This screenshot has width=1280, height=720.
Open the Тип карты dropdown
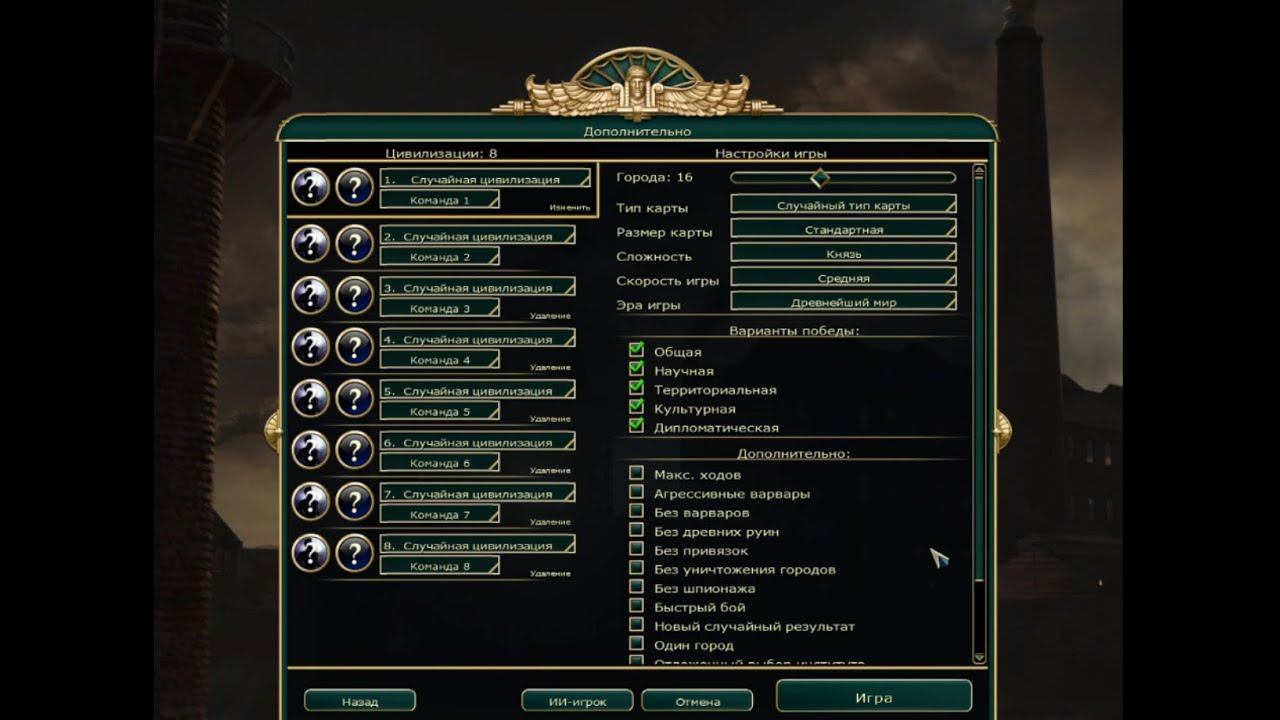click(x=845, y=204)
